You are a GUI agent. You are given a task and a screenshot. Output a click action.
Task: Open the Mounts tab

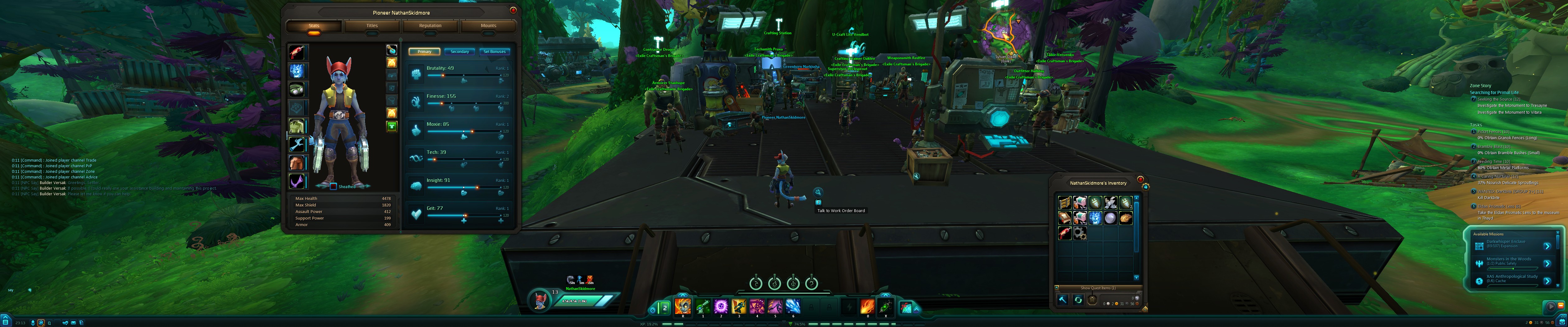click(489, 26)
